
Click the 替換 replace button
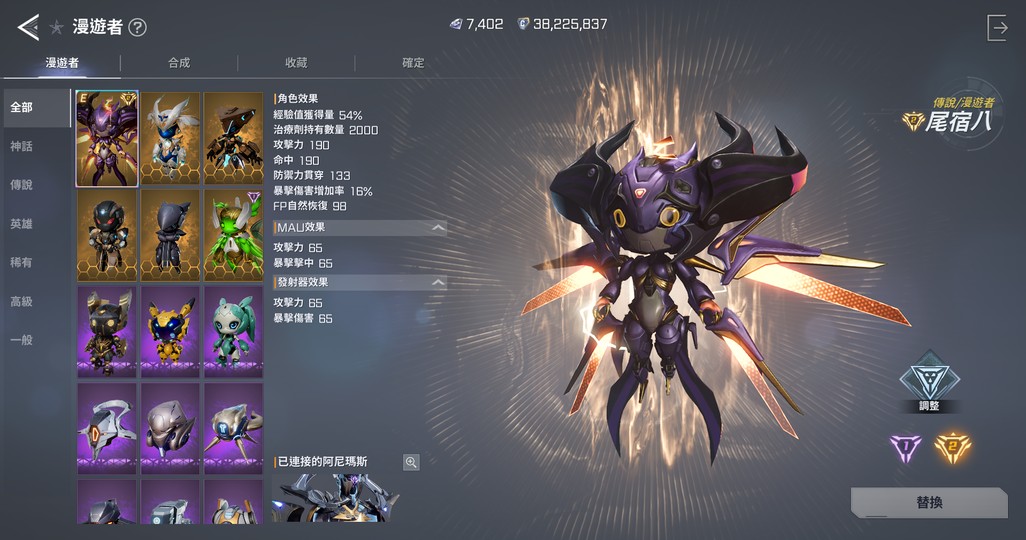click(929, 502)
